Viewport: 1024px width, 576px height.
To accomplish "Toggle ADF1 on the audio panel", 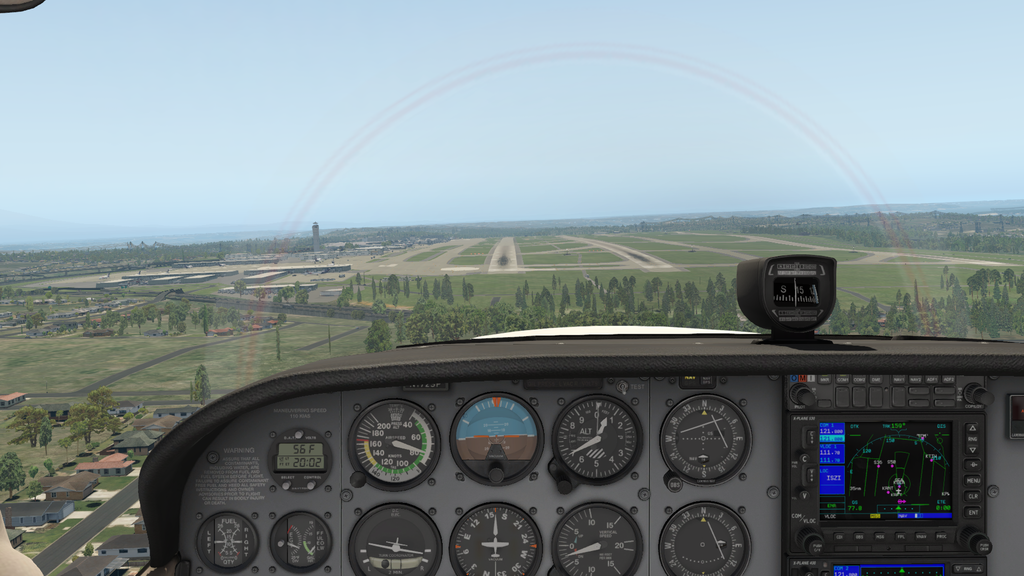I will (931, 381).
